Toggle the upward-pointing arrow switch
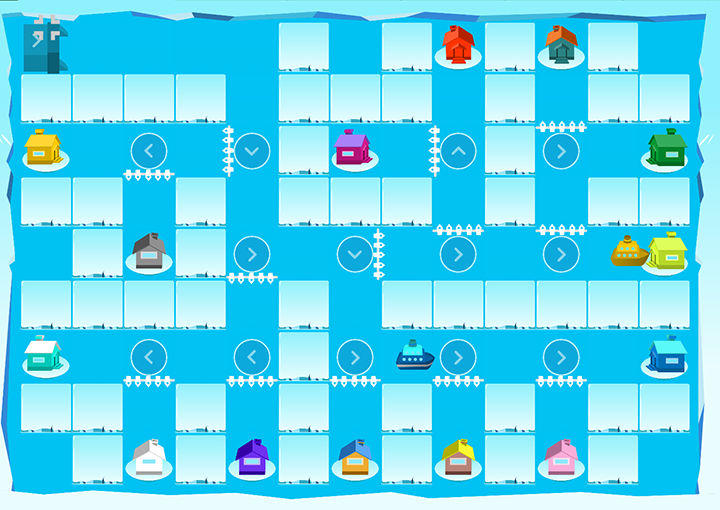Image resolution: width=720 pixels, height=510 pixels. [x=458, y=151]
